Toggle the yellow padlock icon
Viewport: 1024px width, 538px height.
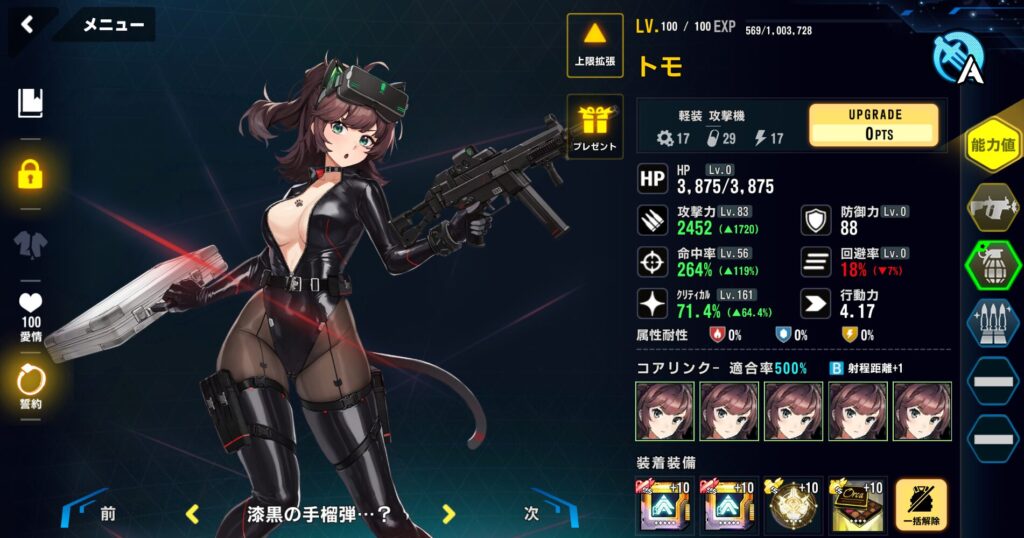click(x=31, y=175)
